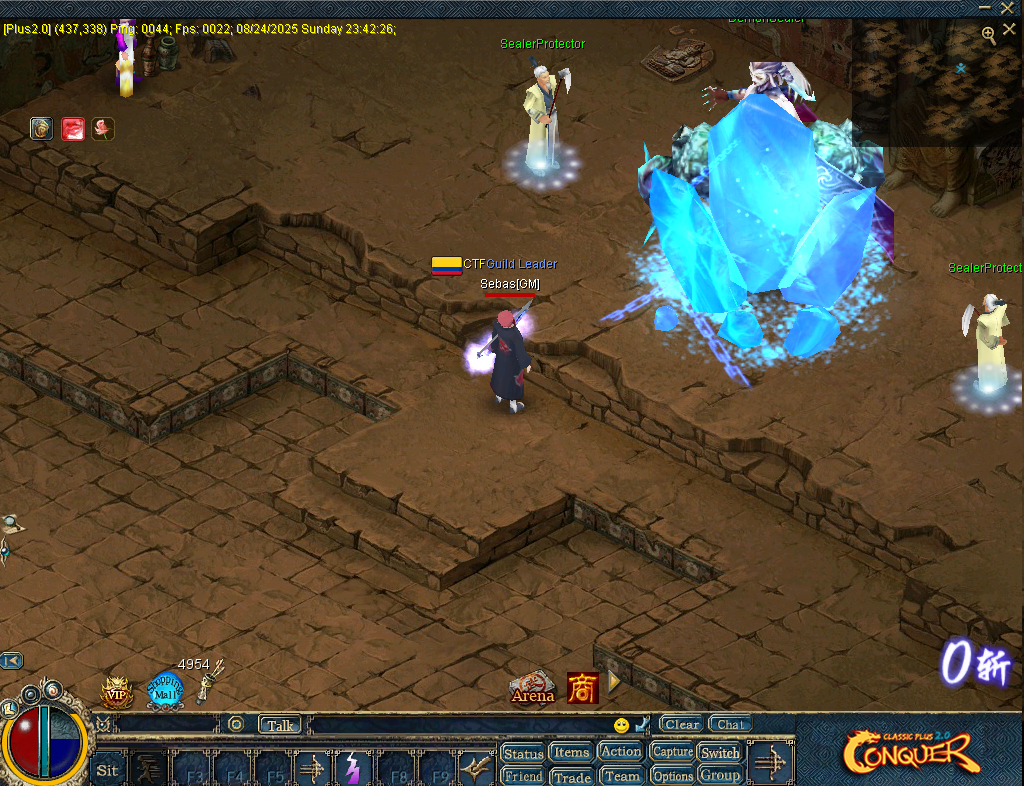Click the Switch button
This screenshot has height=786, width=1024.
point(720,752)
